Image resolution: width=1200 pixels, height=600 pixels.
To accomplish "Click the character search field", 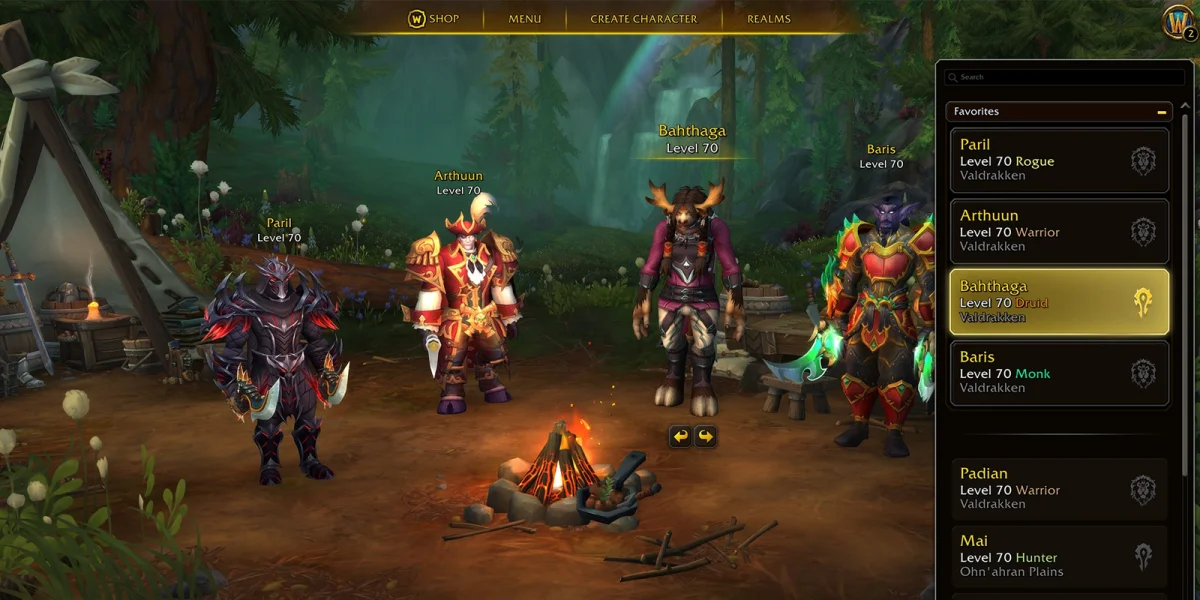I will pyautogui.click(x=1065, y=77).
